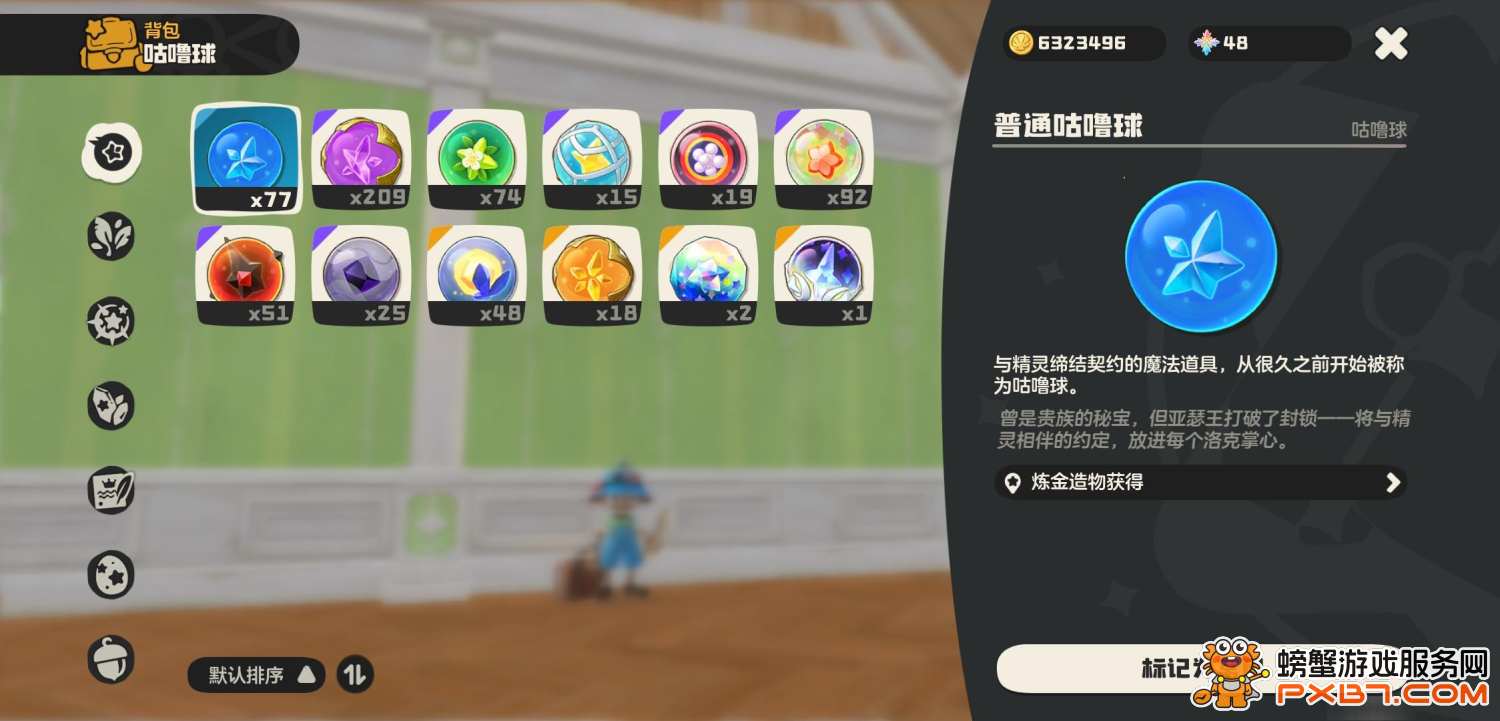Viewport: 1500px width, 721px height.
Task: Expand the 炼金造物获得 acquisition details chevron
Action: 1394,482
